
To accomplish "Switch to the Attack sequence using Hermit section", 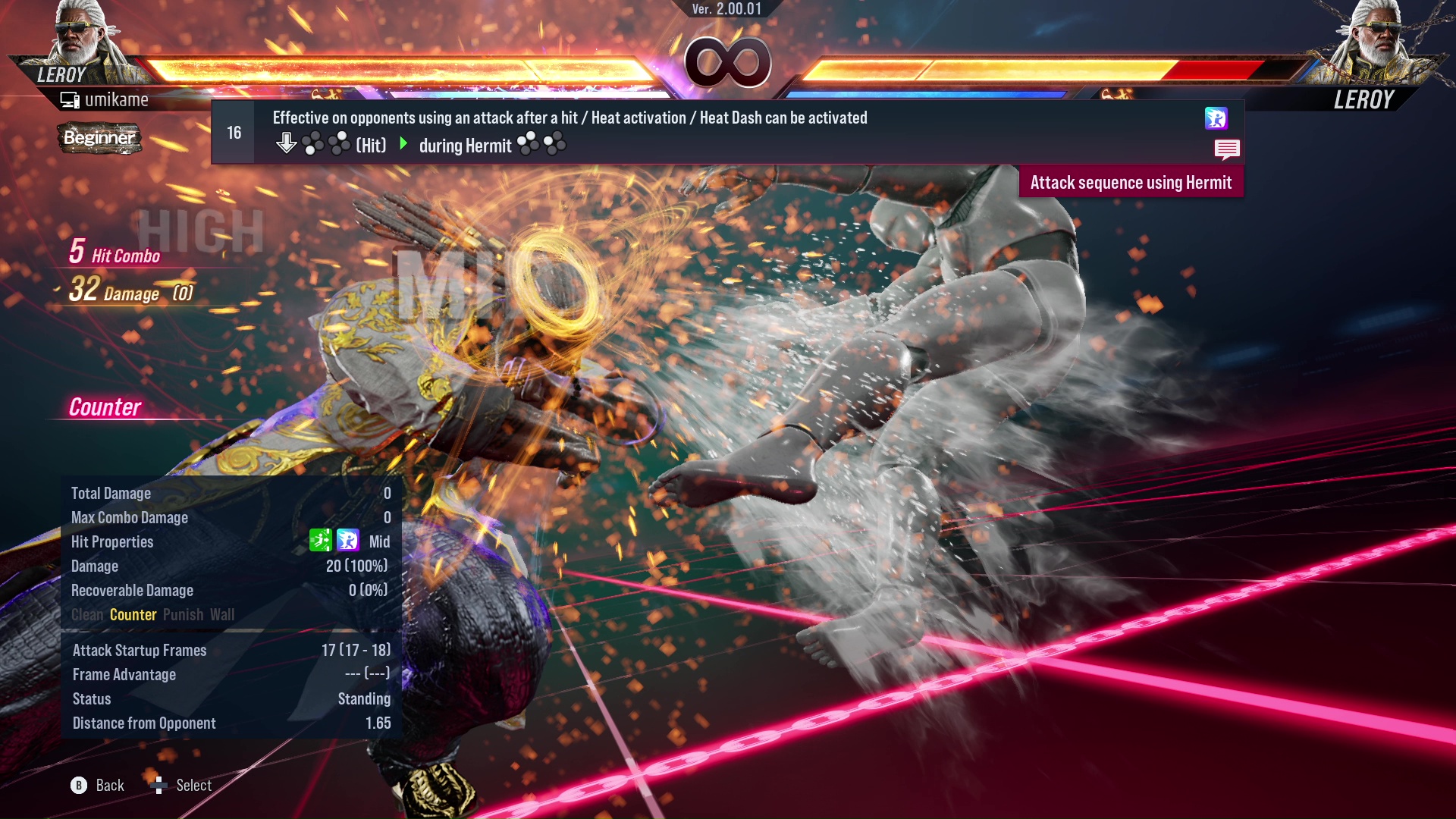I will 1131,182.
